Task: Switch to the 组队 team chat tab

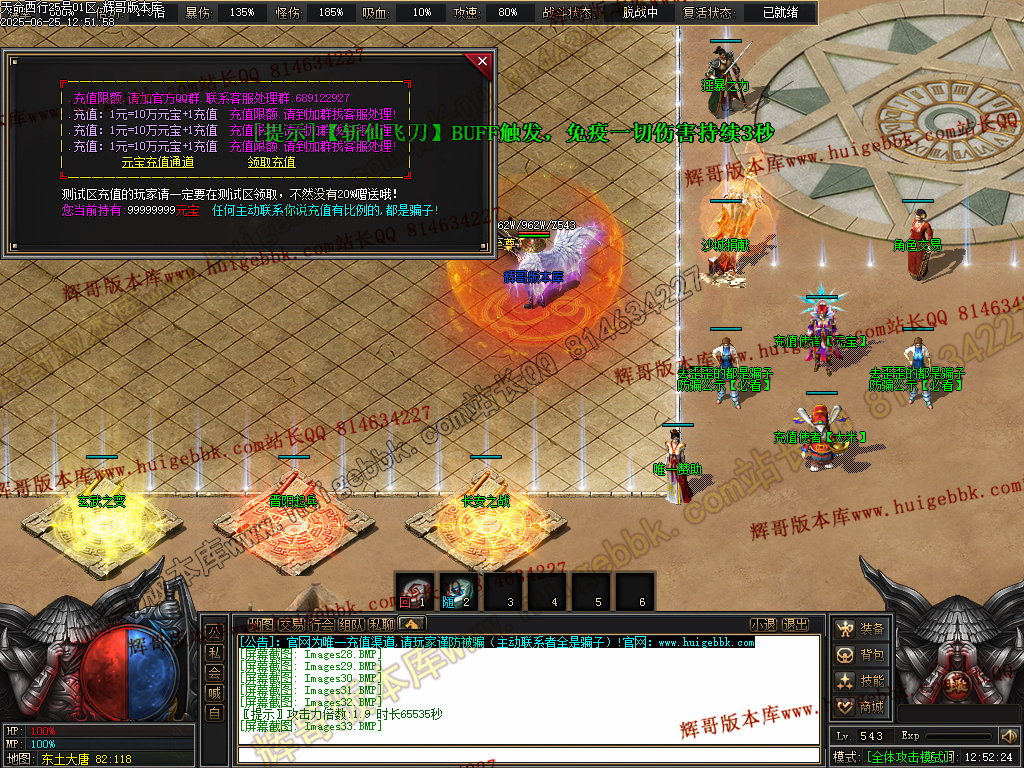Action: point(351,625)
